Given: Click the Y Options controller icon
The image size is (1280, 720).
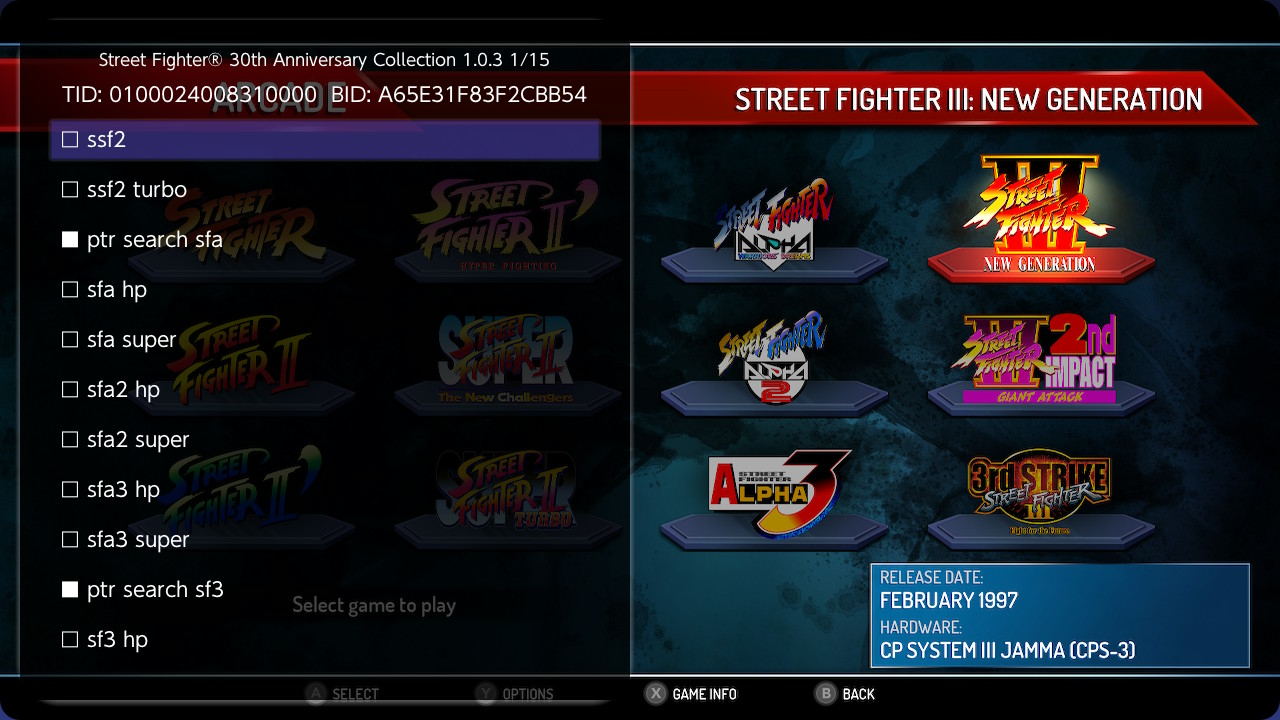Looking at the screenshot, I should (x=485, y=694).
